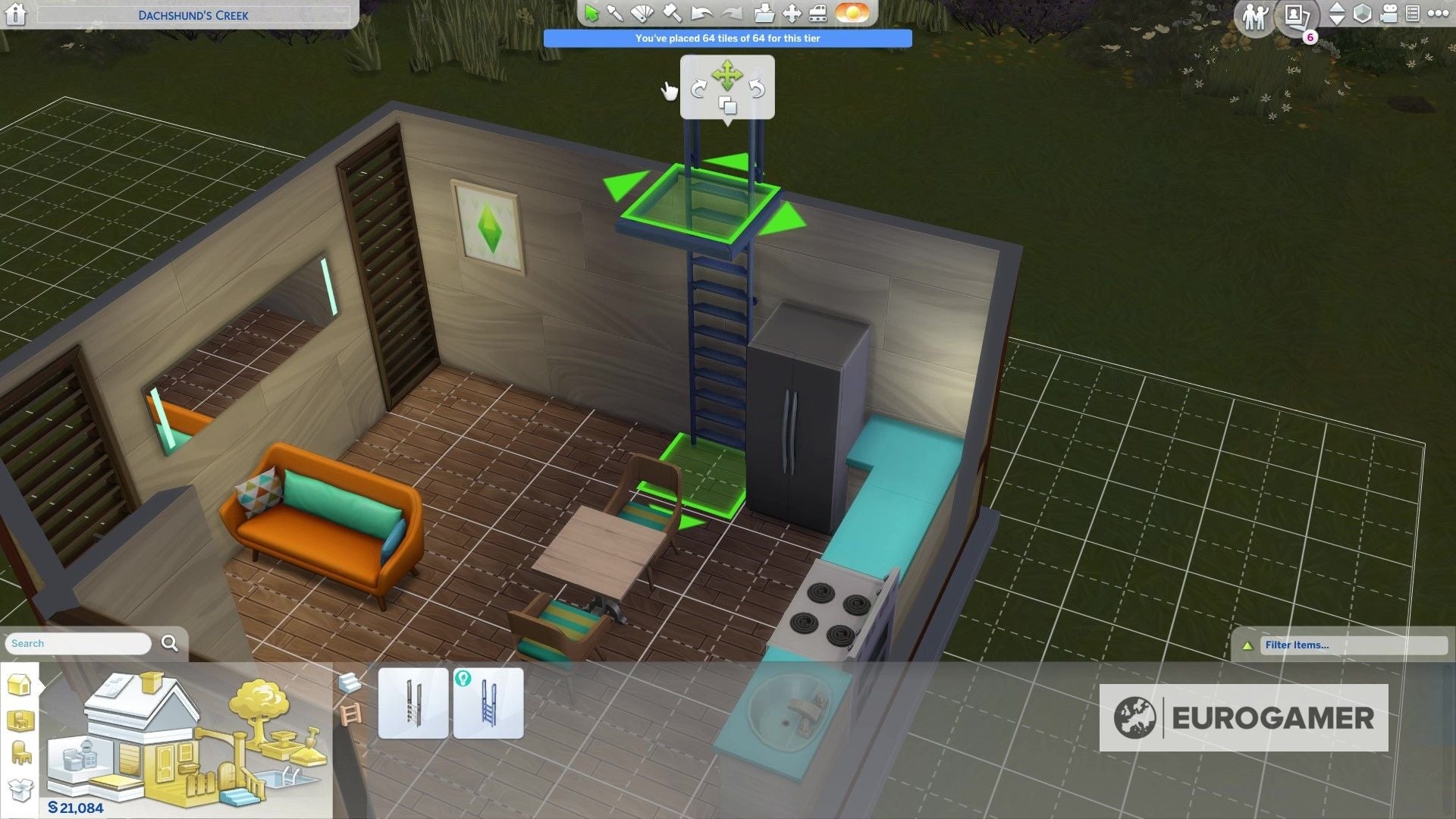Switch to the Objects by Function chair tab

[x=19, y=752]
